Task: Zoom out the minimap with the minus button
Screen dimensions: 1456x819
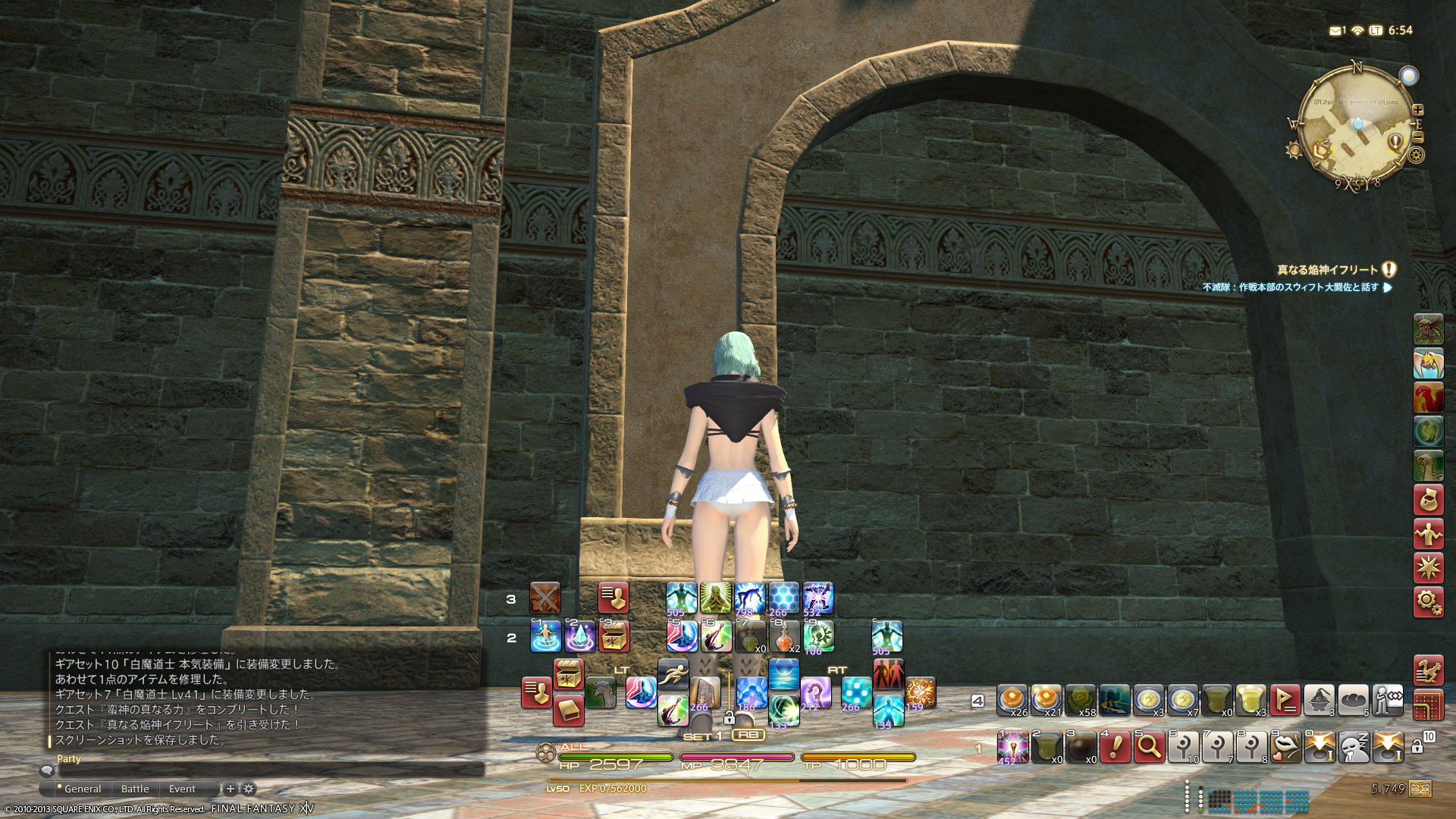Action: 1418,137
